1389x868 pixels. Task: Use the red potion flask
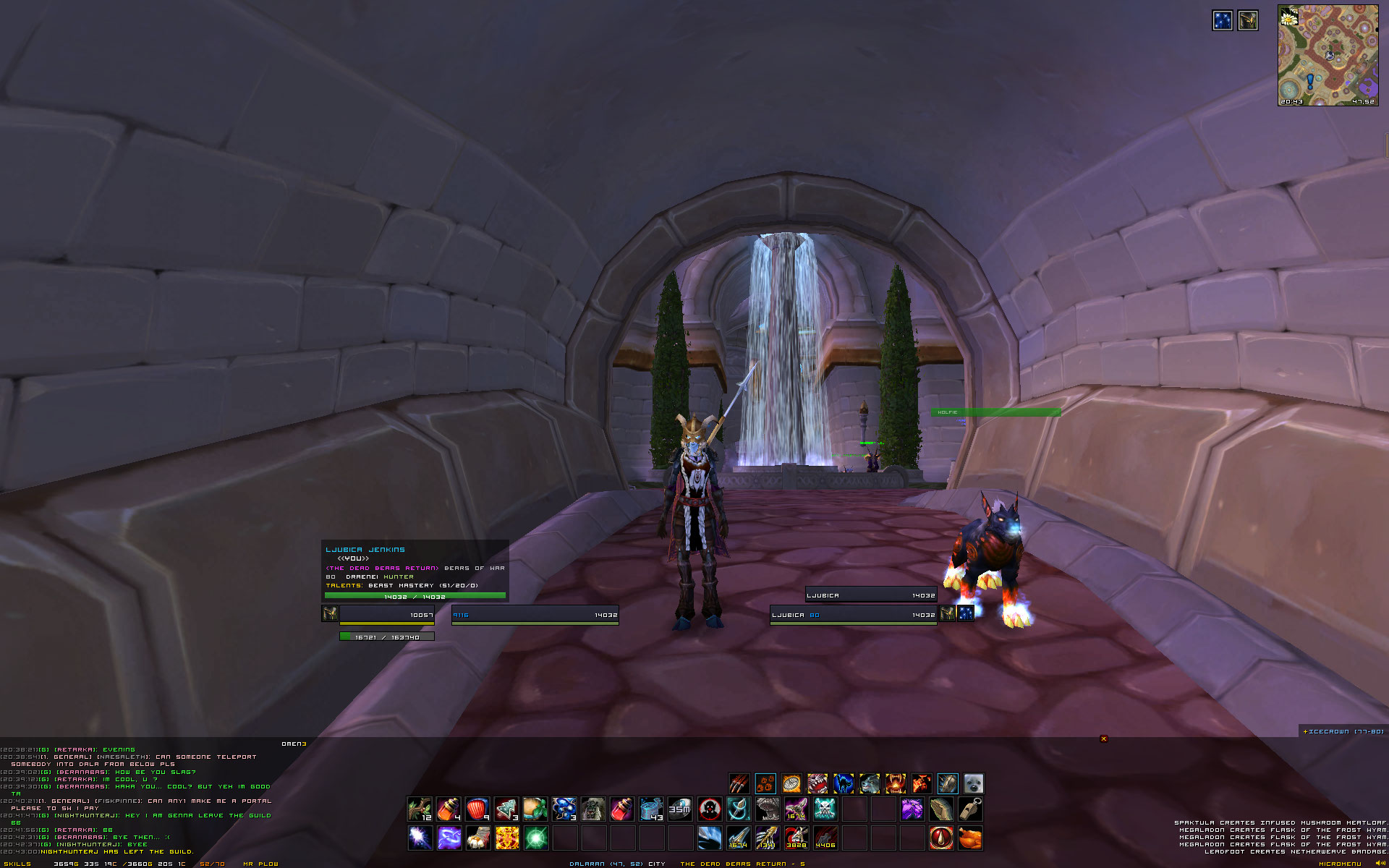coord(622,809)
